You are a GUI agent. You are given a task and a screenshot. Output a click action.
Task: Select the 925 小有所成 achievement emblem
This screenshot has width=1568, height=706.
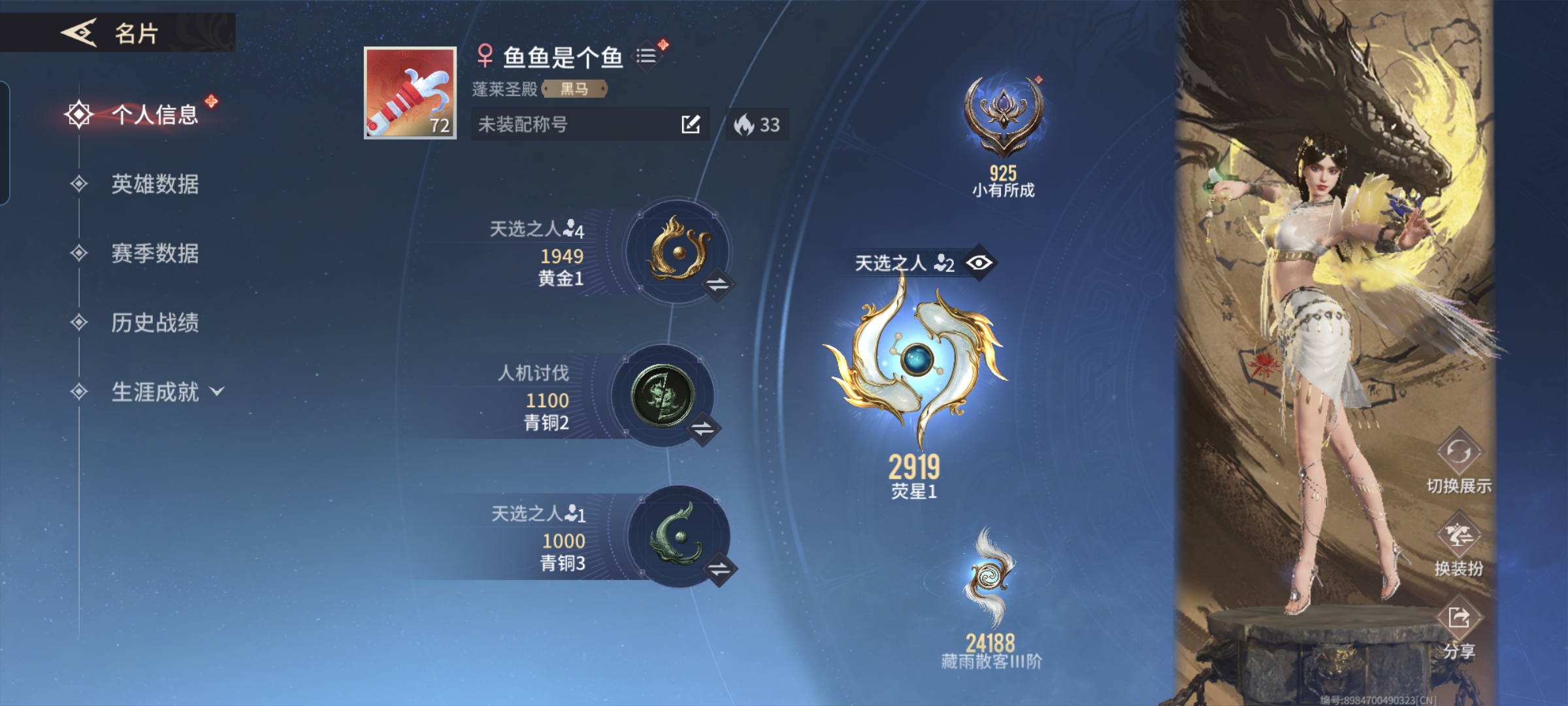coord(1004,116)
